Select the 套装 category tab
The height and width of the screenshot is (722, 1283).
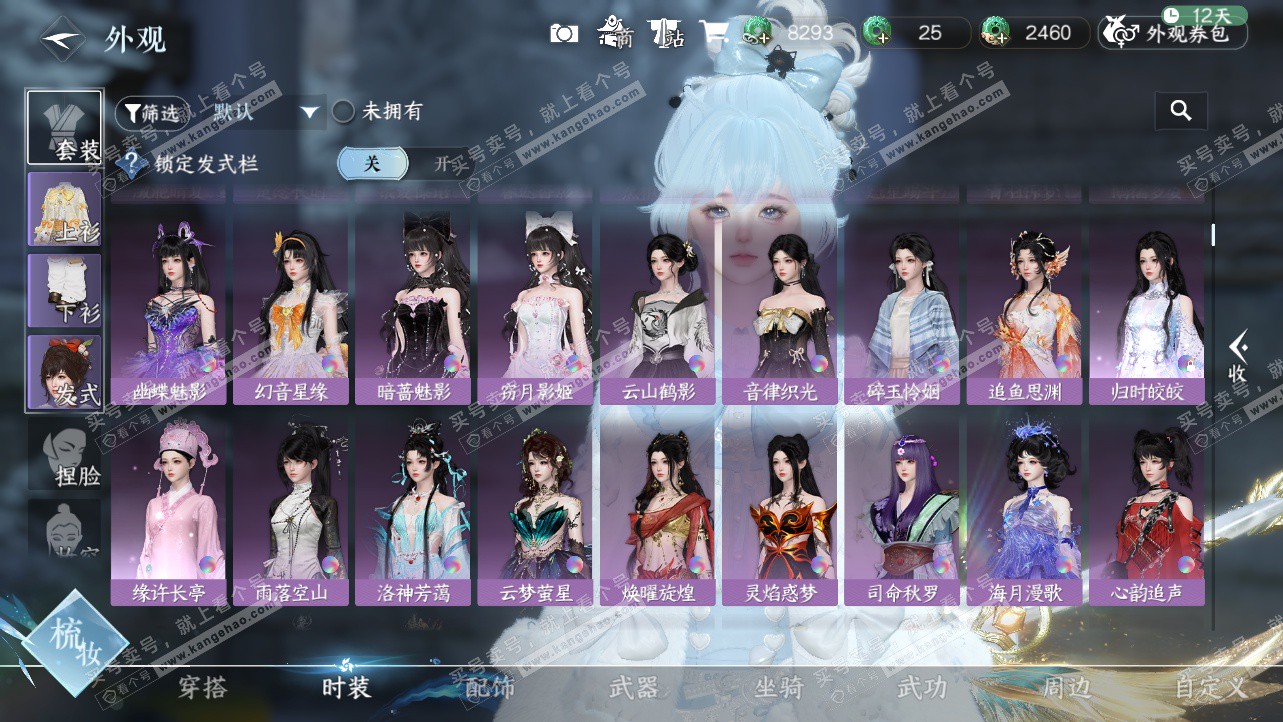pos(65,127)
